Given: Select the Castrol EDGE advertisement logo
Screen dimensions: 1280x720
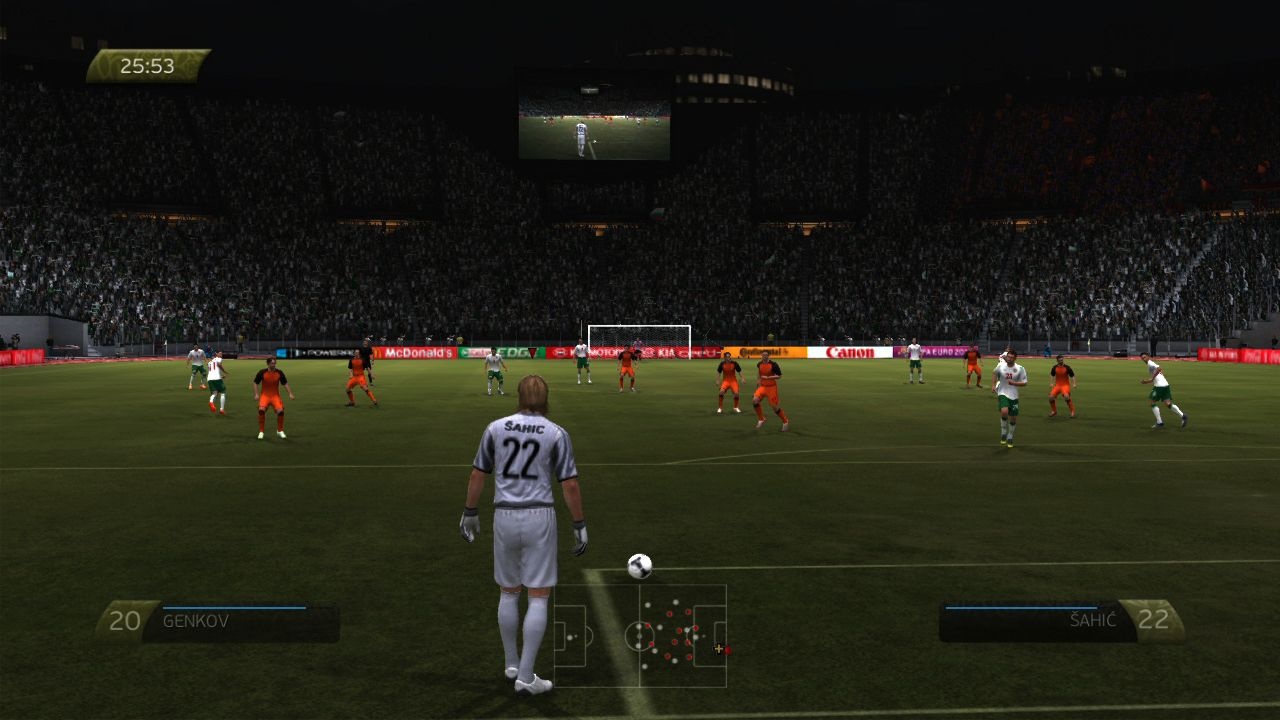Looking at the screenshot, I should [x=512, y=353].
